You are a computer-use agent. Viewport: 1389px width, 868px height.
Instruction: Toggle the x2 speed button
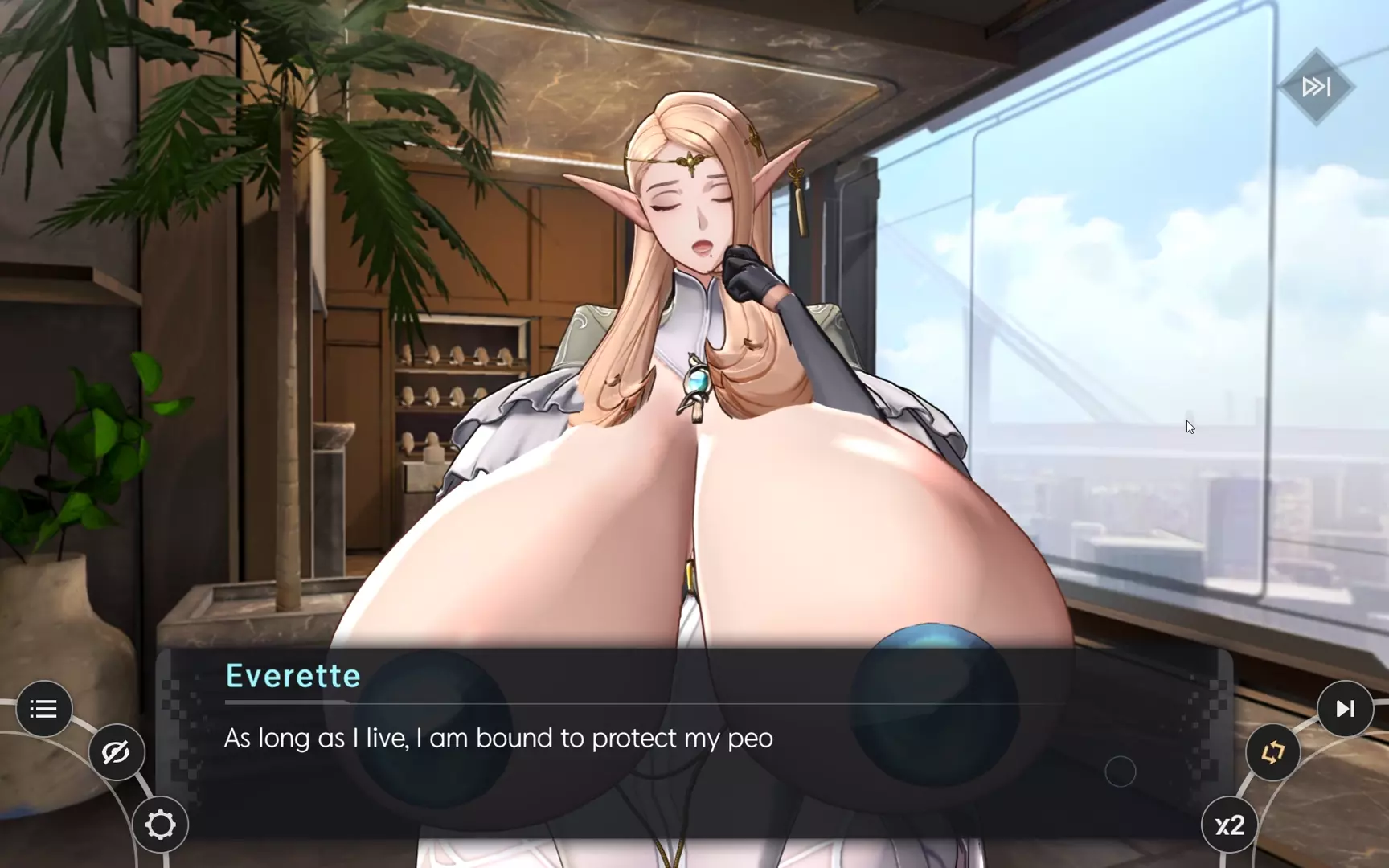(x=1229, y=825)
